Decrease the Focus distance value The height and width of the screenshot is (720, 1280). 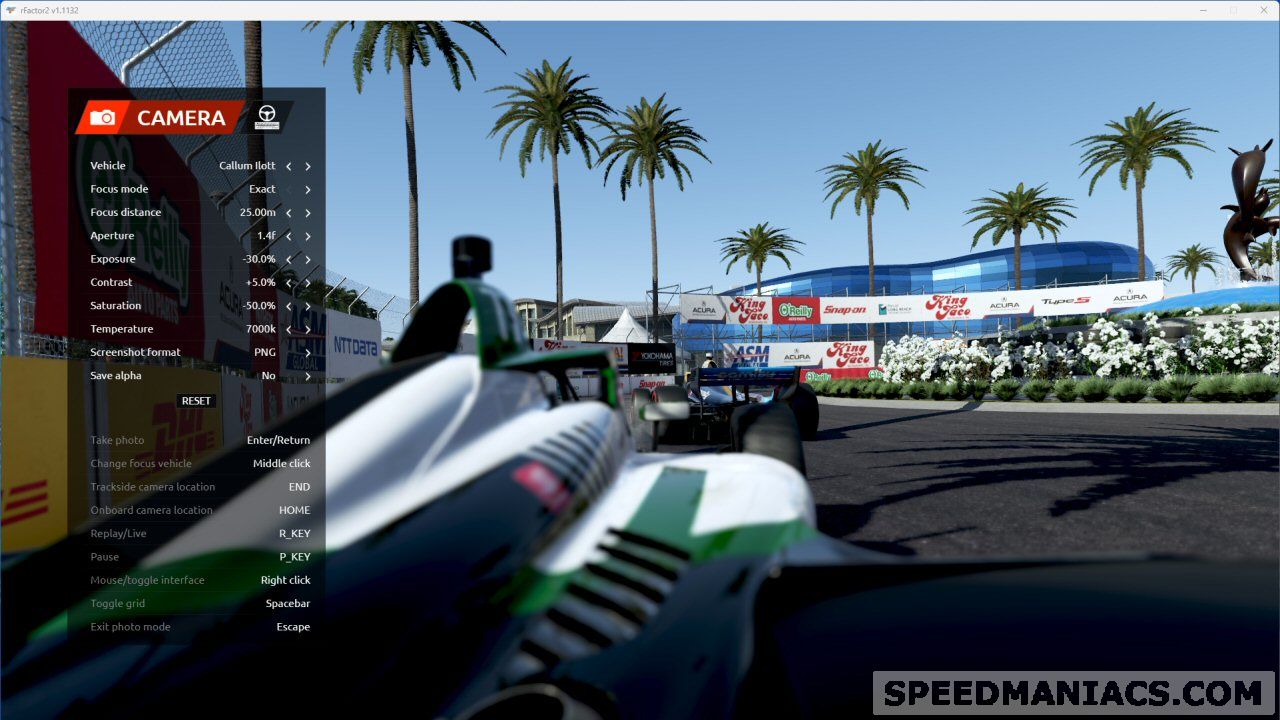[x=289, y=212]
